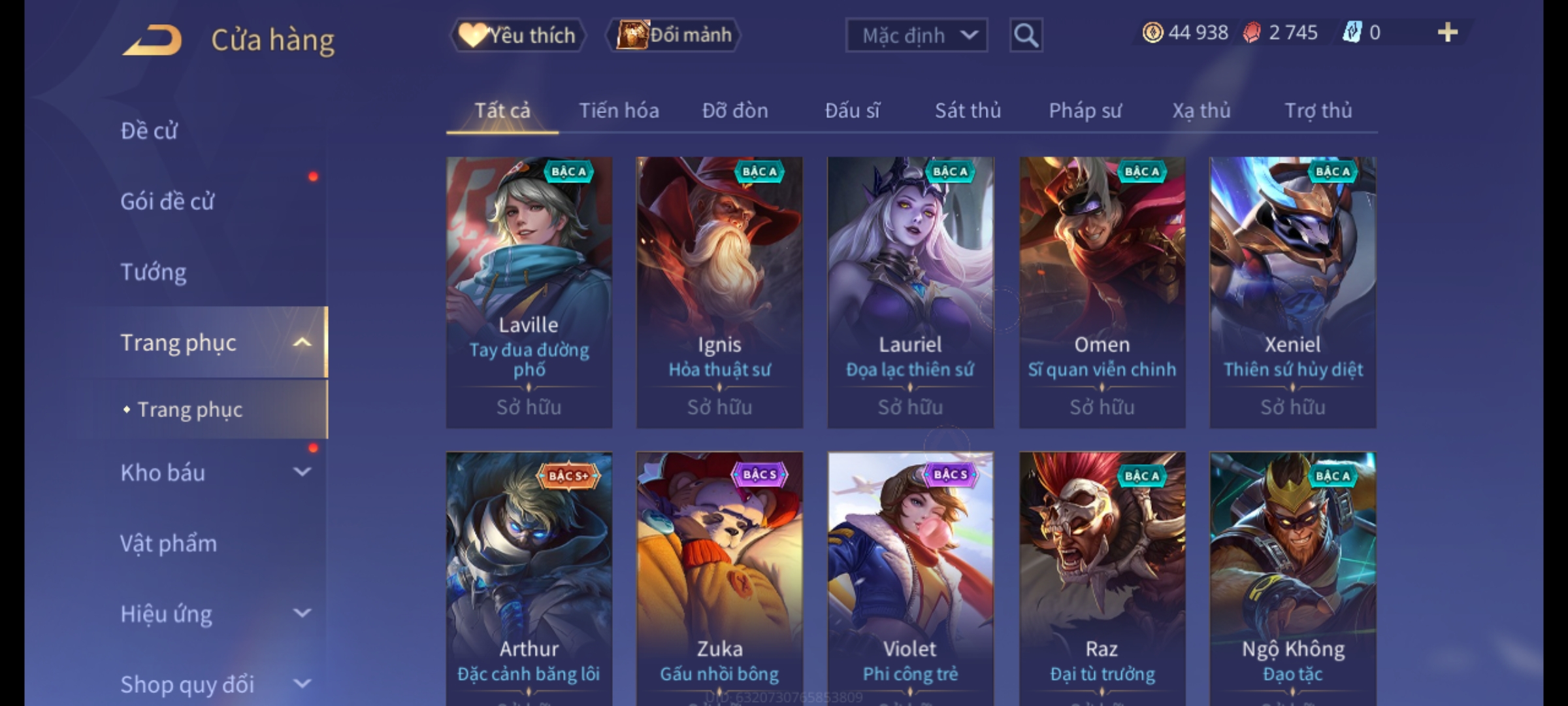
Task: Open the Vật phẩm items section
Action: [x=169, y=543]
